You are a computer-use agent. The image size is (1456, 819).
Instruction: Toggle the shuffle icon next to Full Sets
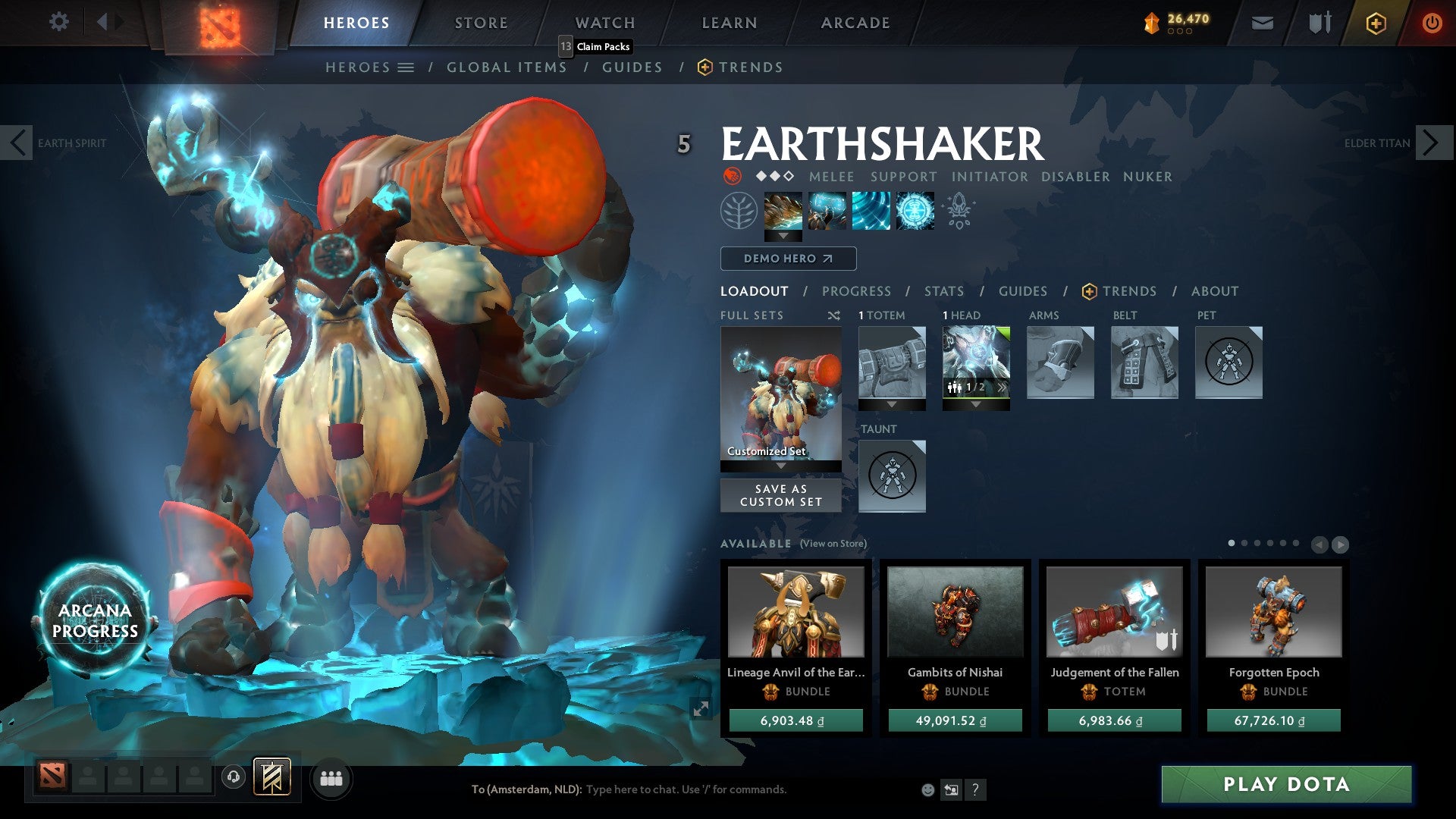coord(833,315)
